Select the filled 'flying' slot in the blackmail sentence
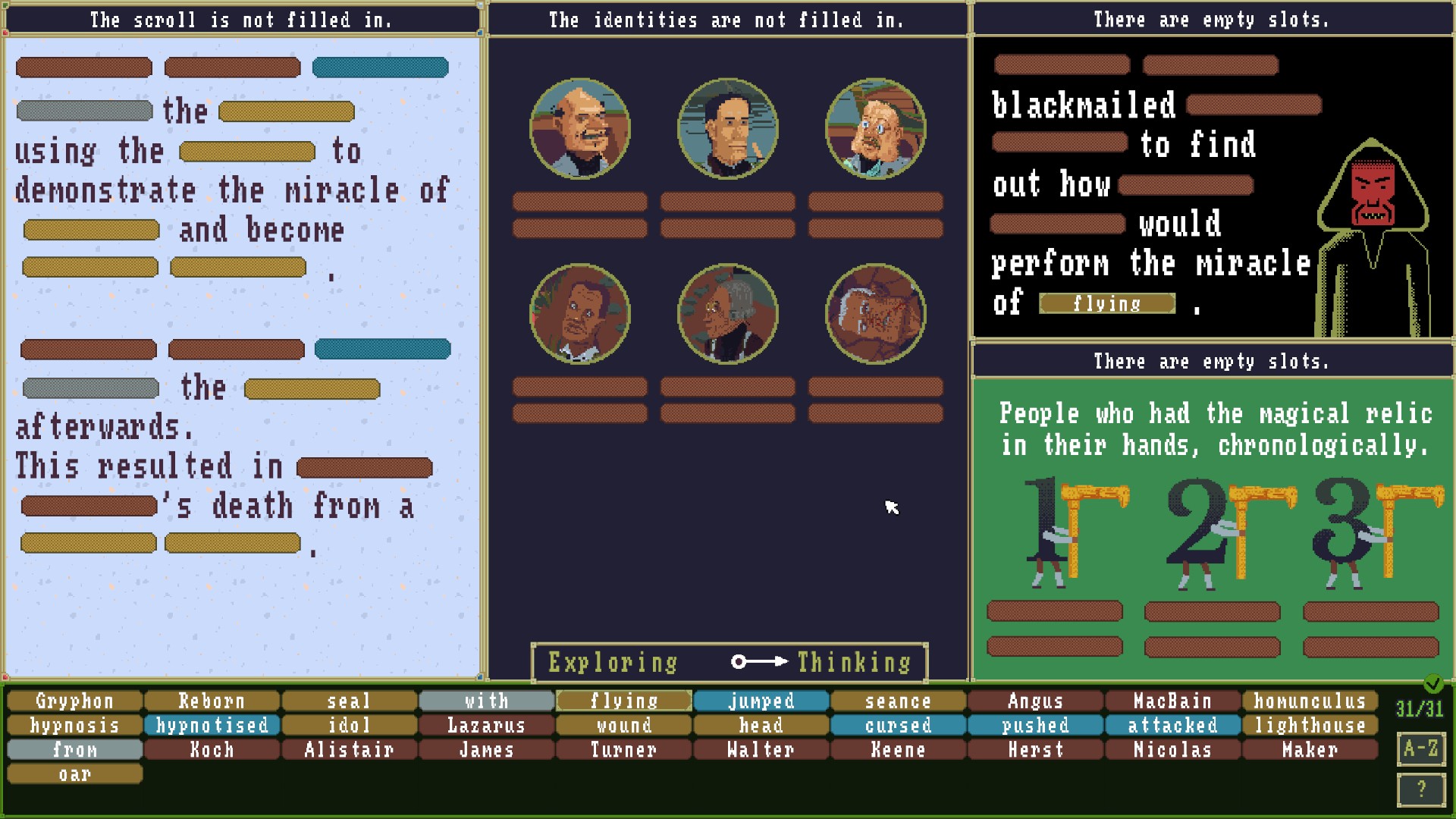The height and width of the screenshot is (819, 1456). coord(1107,304)
